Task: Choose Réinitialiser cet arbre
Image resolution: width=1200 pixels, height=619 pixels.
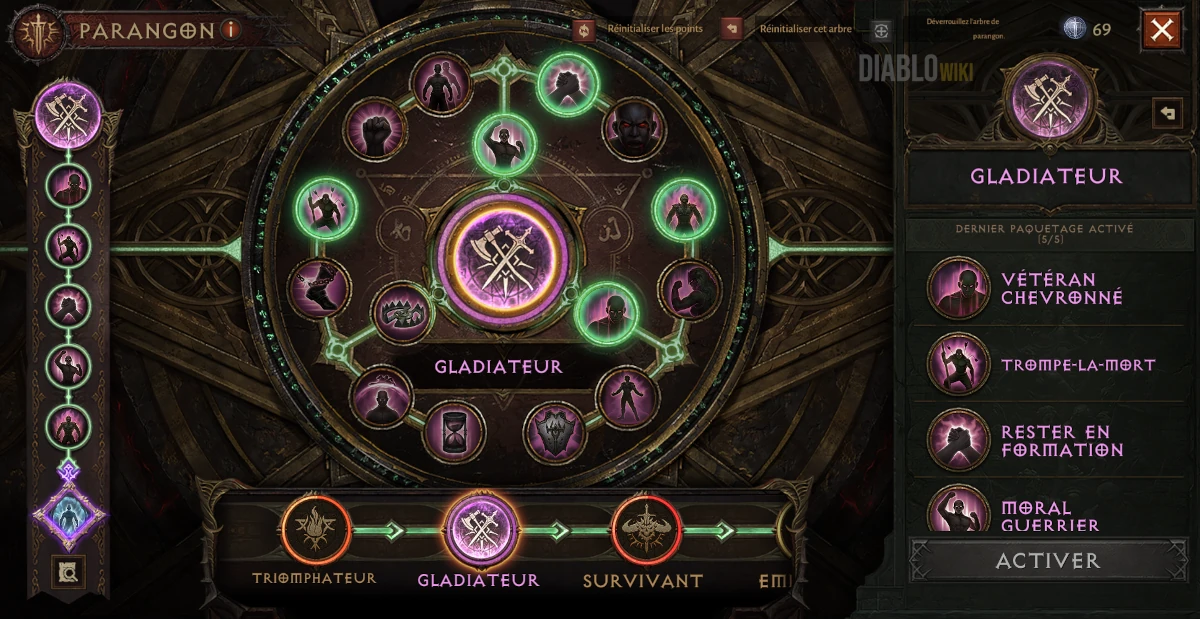Action: pos(731,29)
